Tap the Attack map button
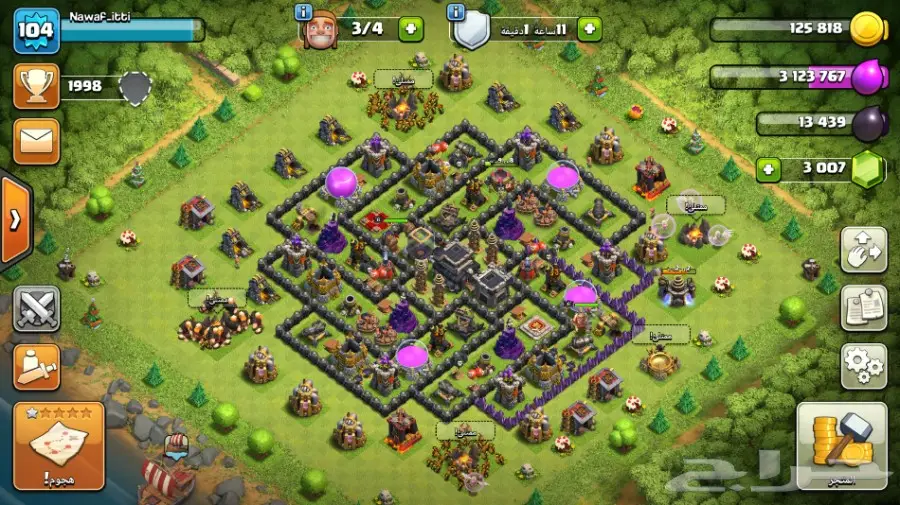 (x=59, y=446)
